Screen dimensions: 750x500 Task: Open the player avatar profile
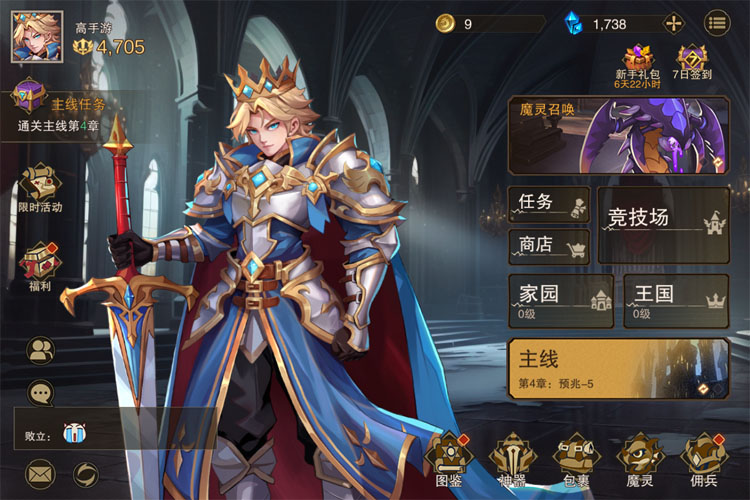pyautogui.click(x=30, y=37)
